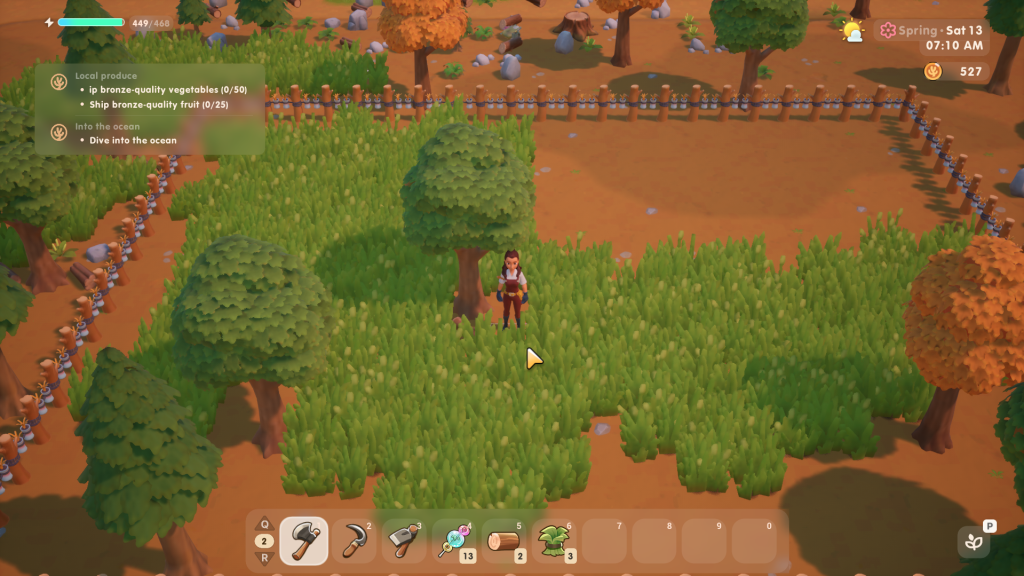Choose the hammer tool slot
The height and width of the screenshot is (576, 1024).
coord(404,541)
